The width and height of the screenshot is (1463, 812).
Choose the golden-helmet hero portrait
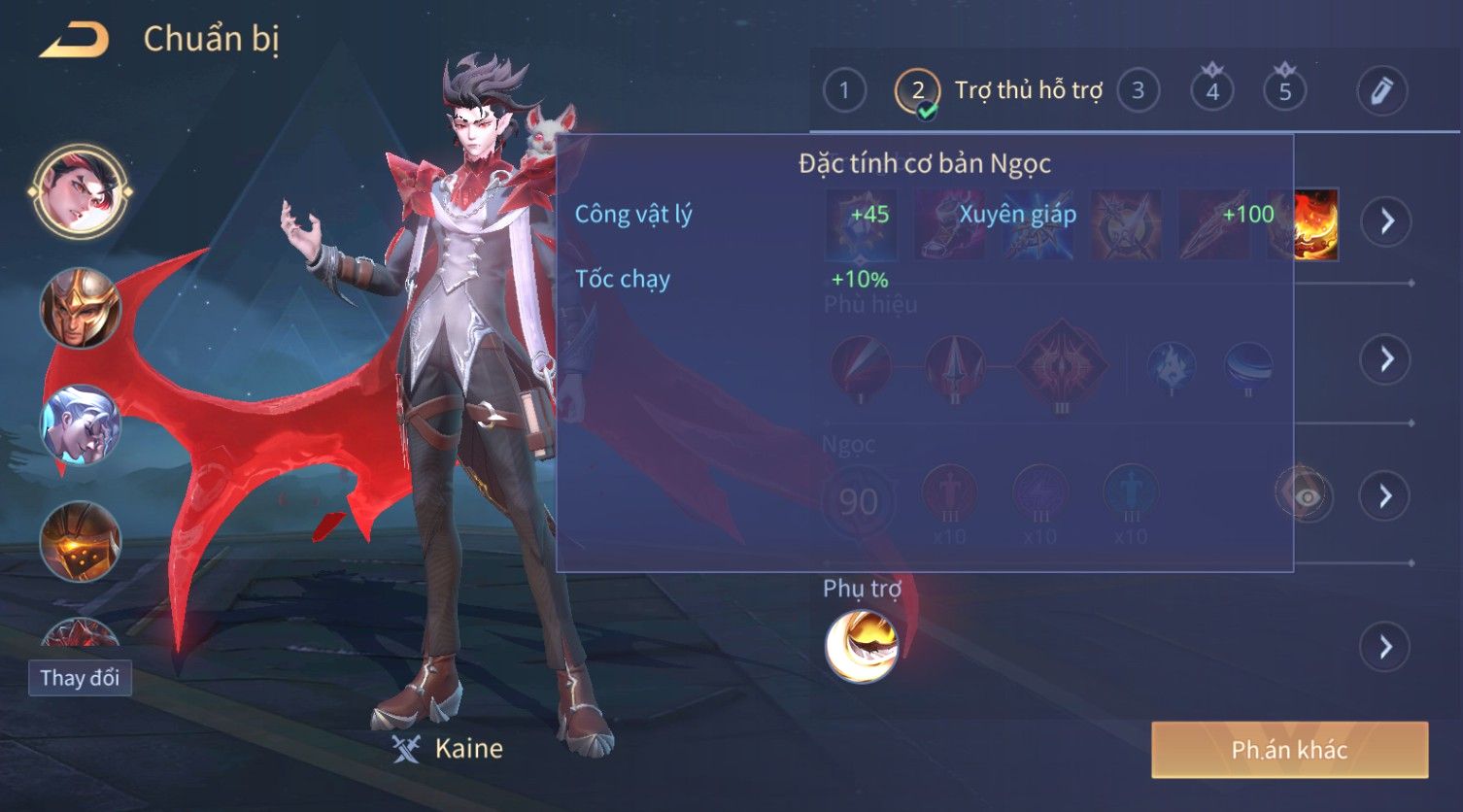tap(81, 308)
